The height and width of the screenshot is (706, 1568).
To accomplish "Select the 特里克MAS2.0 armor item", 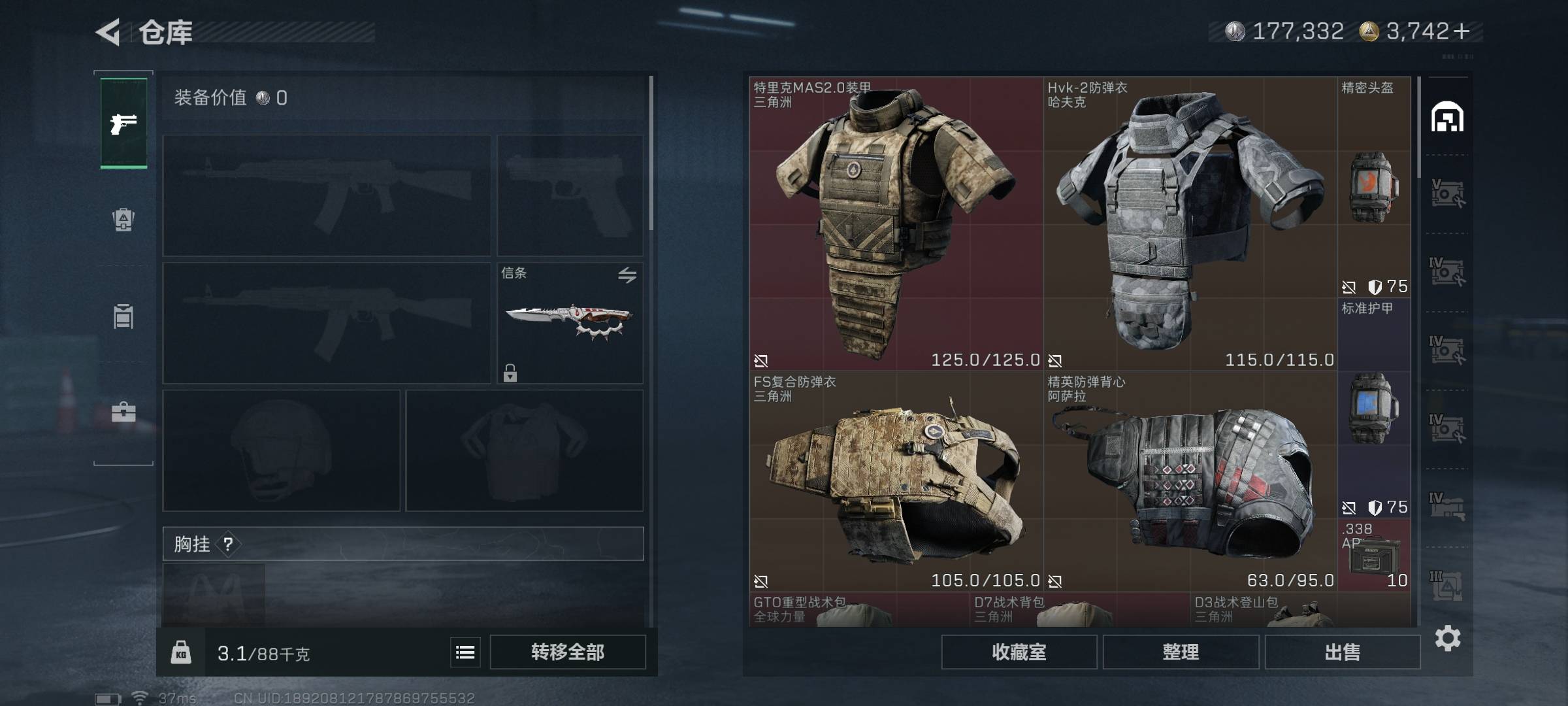I will (x=895, y=224).
